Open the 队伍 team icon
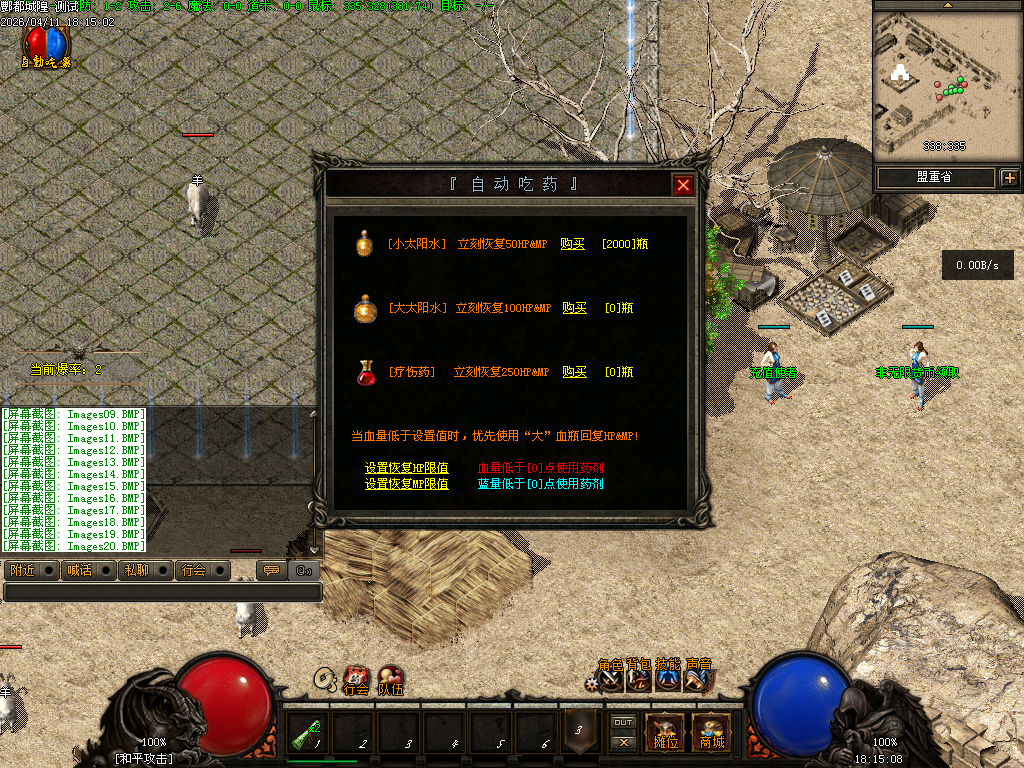Viewport: 1024px width, 768px height. (x=391, y=680)
